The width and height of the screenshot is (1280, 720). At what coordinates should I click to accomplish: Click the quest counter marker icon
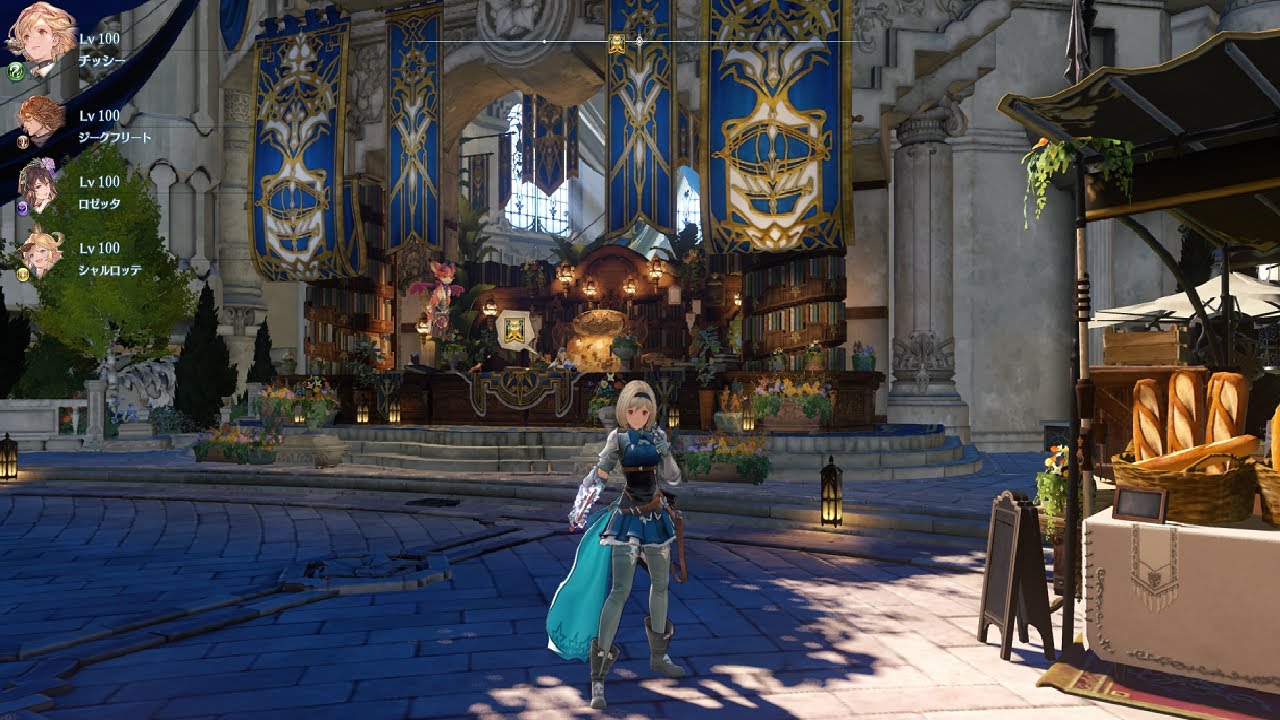coord(515,331)
